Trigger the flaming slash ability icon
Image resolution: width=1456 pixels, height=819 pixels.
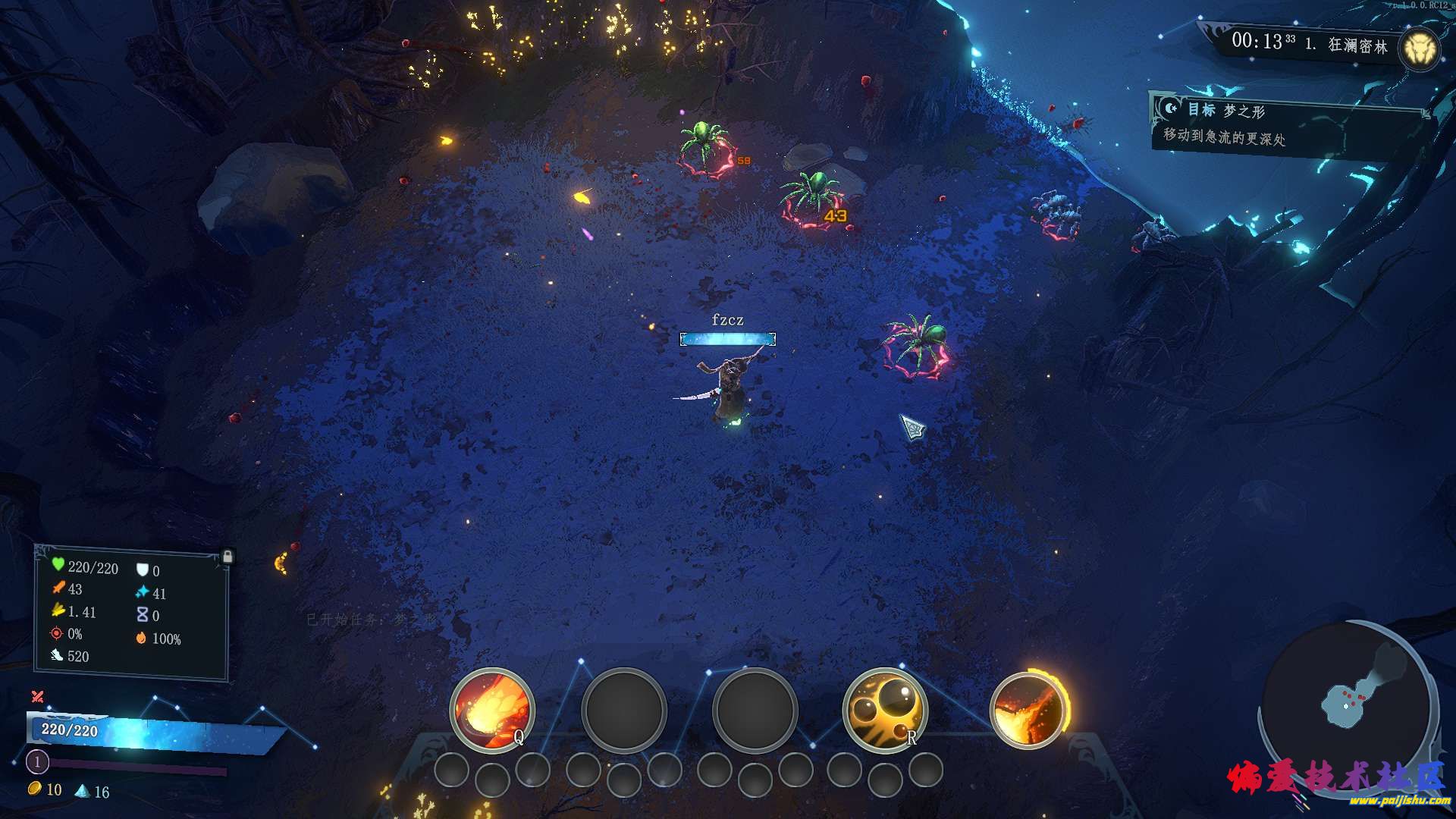click(x=1028, y=710)
